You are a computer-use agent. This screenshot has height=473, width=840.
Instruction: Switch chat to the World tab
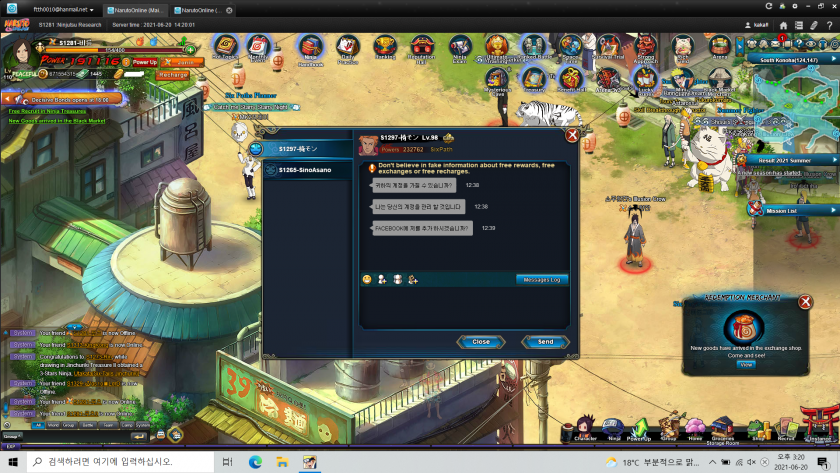coord(53,425)
